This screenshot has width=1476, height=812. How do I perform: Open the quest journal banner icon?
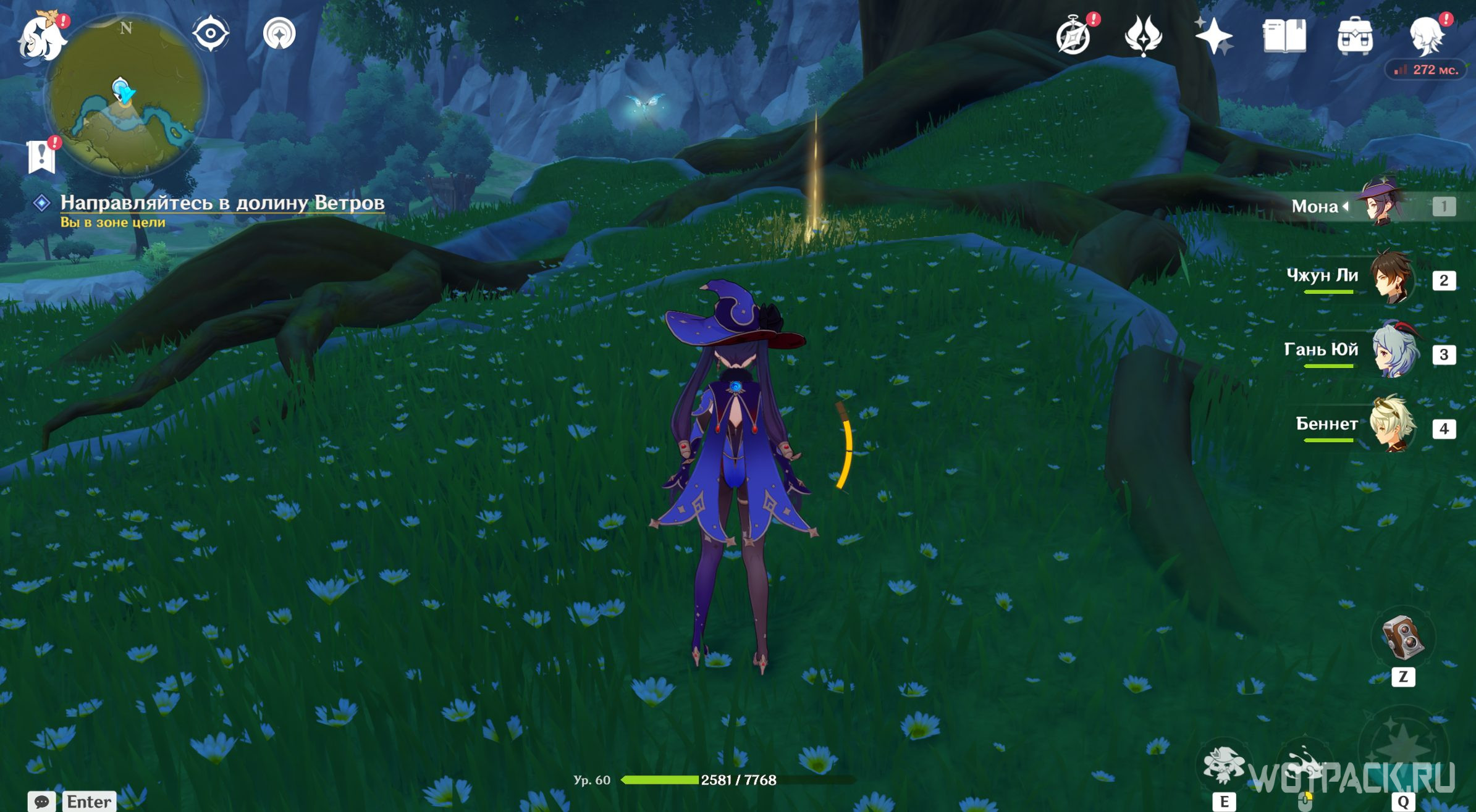41,156
